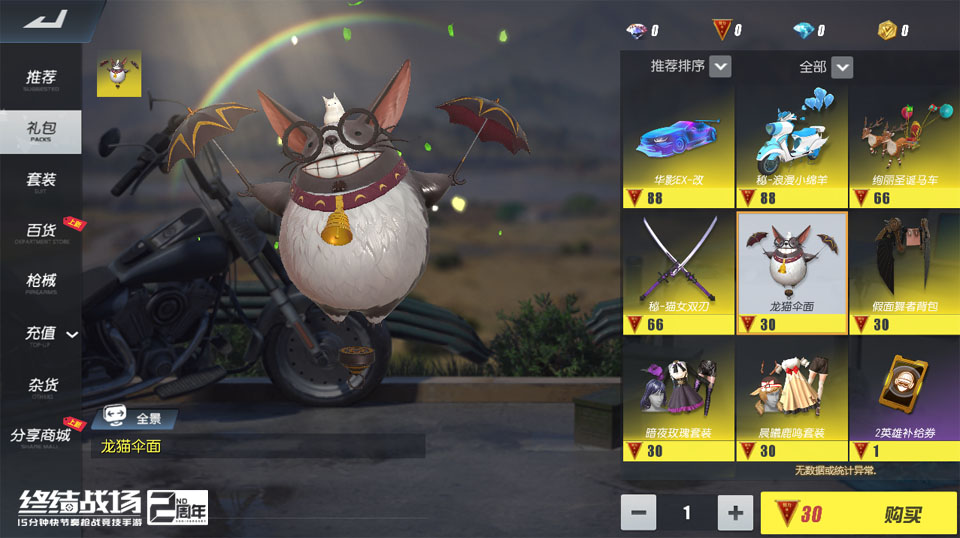Choose the 秘-浪漫小绵羊 scooter item
The width and height of the screenshot is (960, 538).
(x=791, y=146)
